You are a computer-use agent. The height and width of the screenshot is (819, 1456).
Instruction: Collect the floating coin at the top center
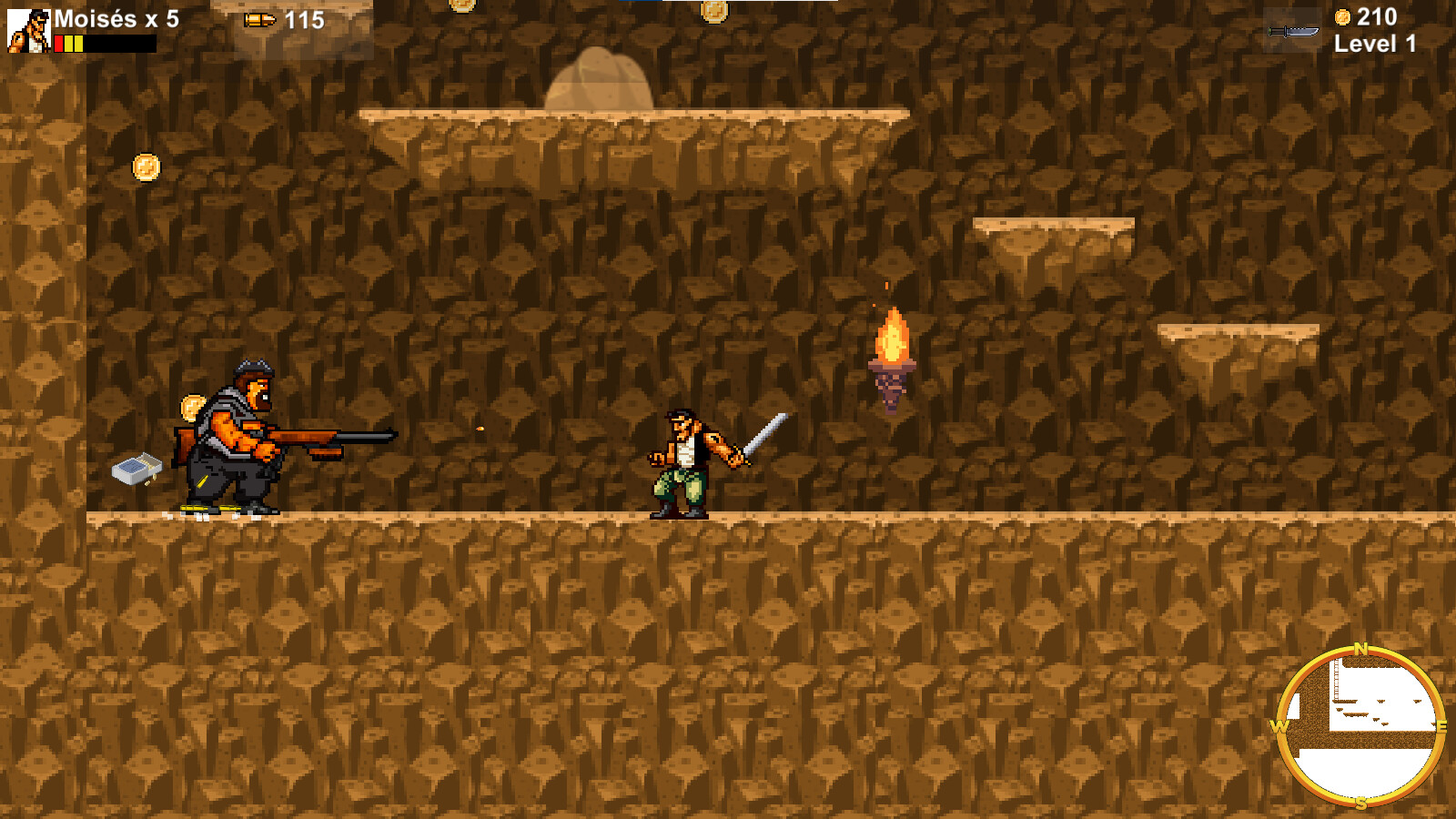[x=716, y=9]
